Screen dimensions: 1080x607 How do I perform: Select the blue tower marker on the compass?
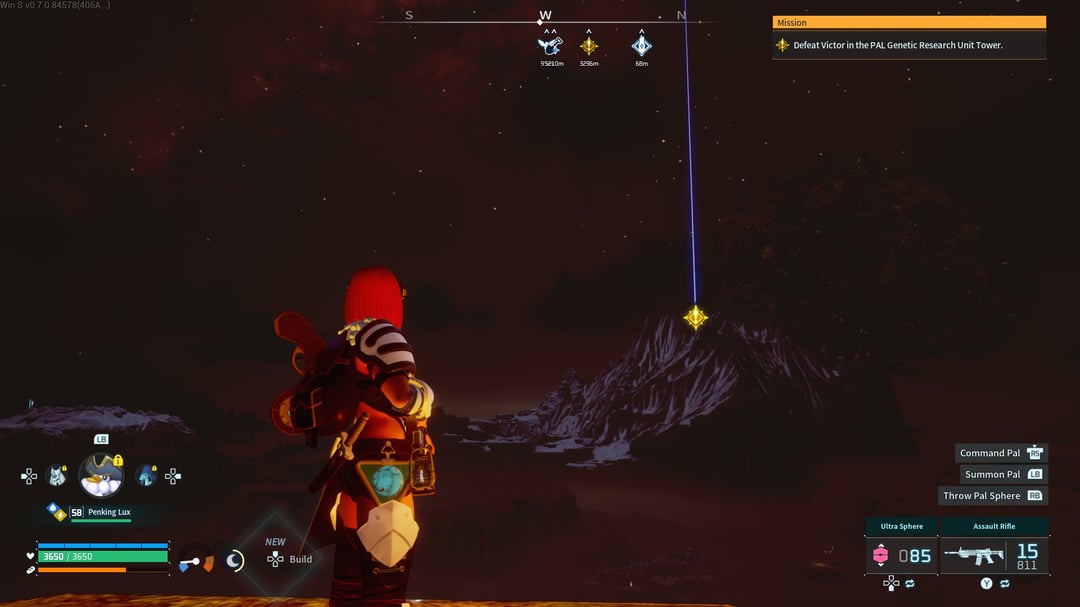click(x=641, y=45)
